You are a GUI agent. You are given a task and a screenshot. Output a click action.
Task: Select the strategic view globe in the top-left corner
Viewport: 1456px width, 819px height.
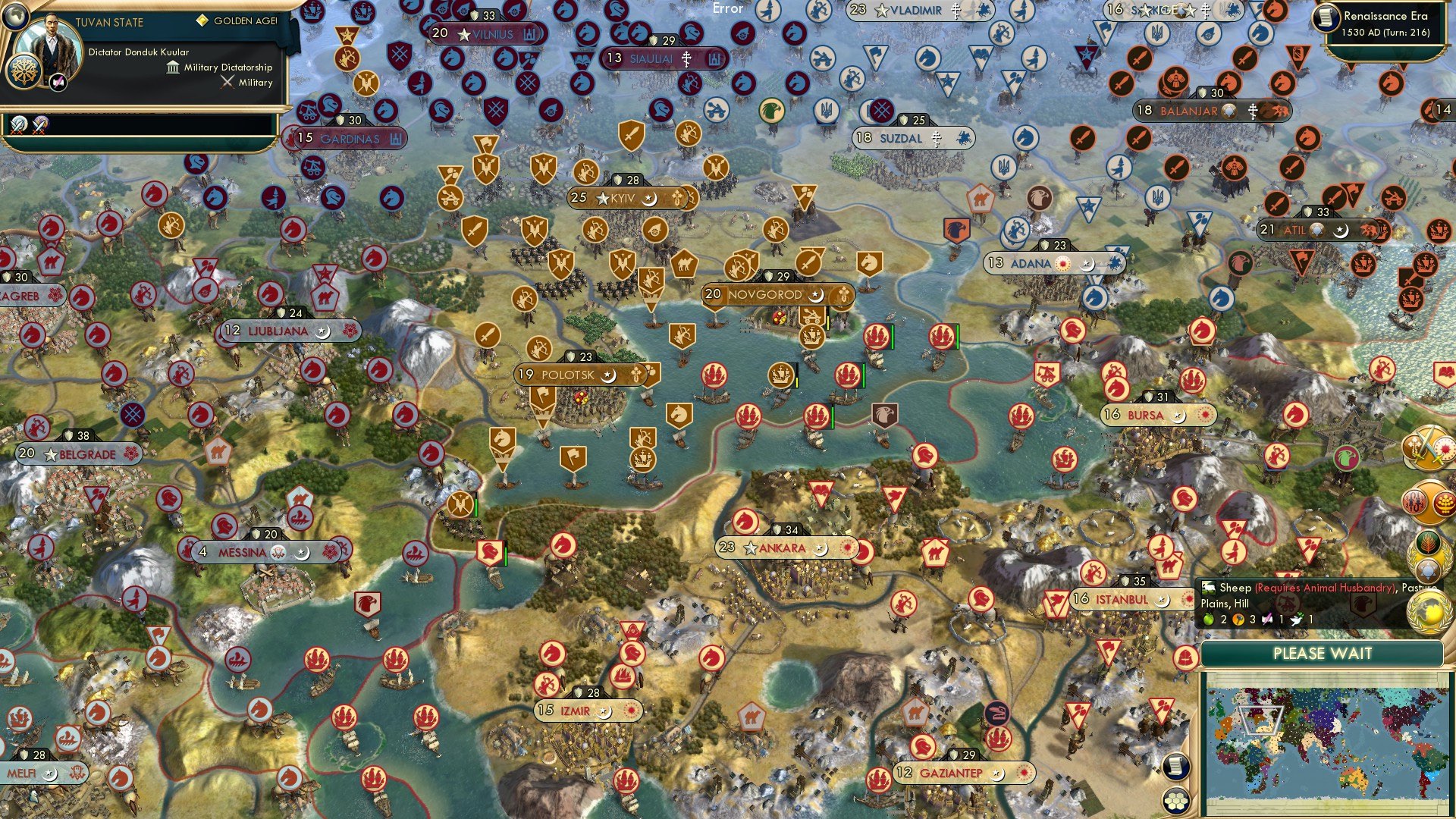tap(15, 17)
